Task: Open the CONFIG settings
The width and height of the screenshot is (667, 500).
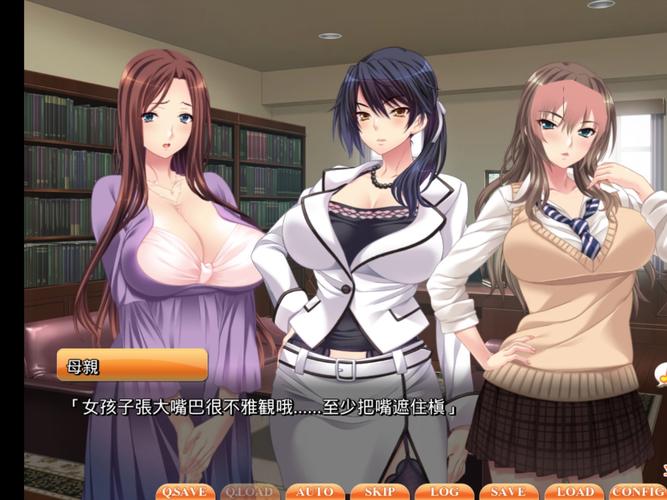Action: tap(637, 492)
